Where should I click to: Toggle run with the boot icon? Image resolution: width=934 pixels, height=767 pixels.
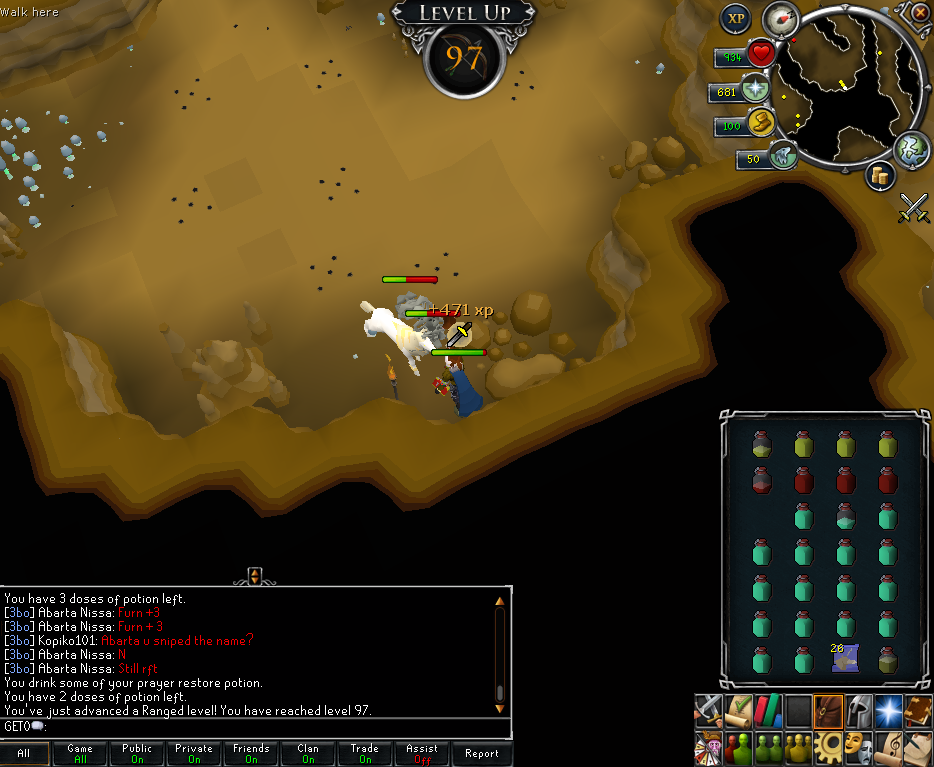[782, 157]
